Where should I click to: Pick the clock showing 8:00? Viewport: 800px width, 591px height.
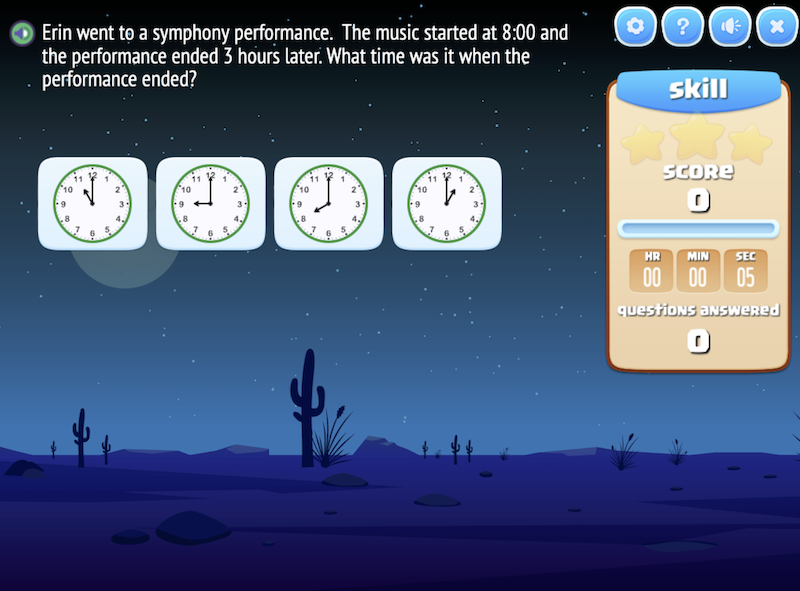[328, 203]
